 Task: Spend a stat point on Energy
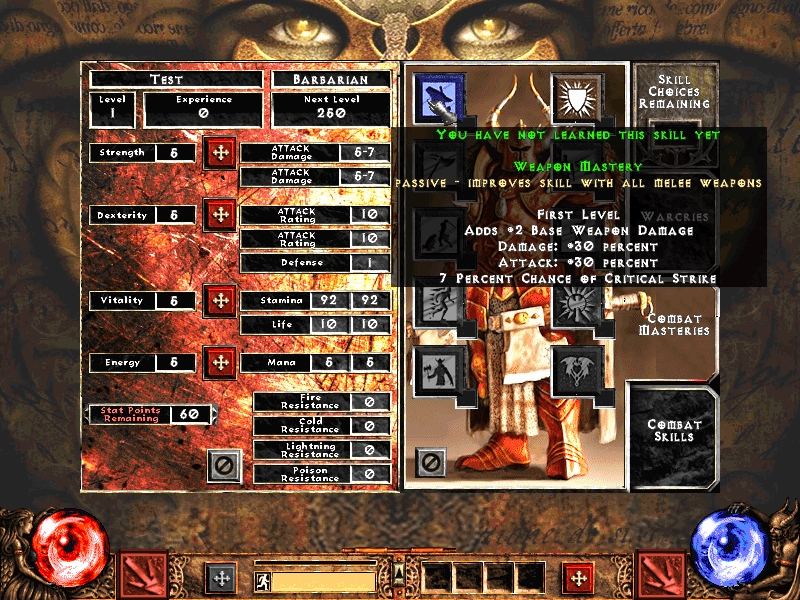coord(220,362)
